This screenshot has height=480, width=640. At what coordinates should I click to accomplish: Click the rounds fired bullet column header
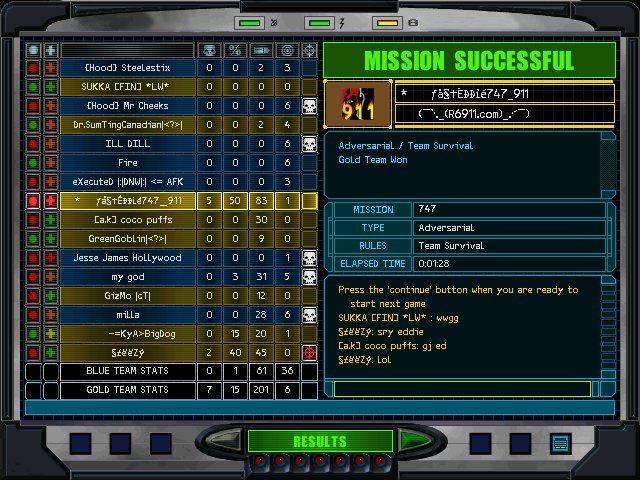(x=261, y=49)
